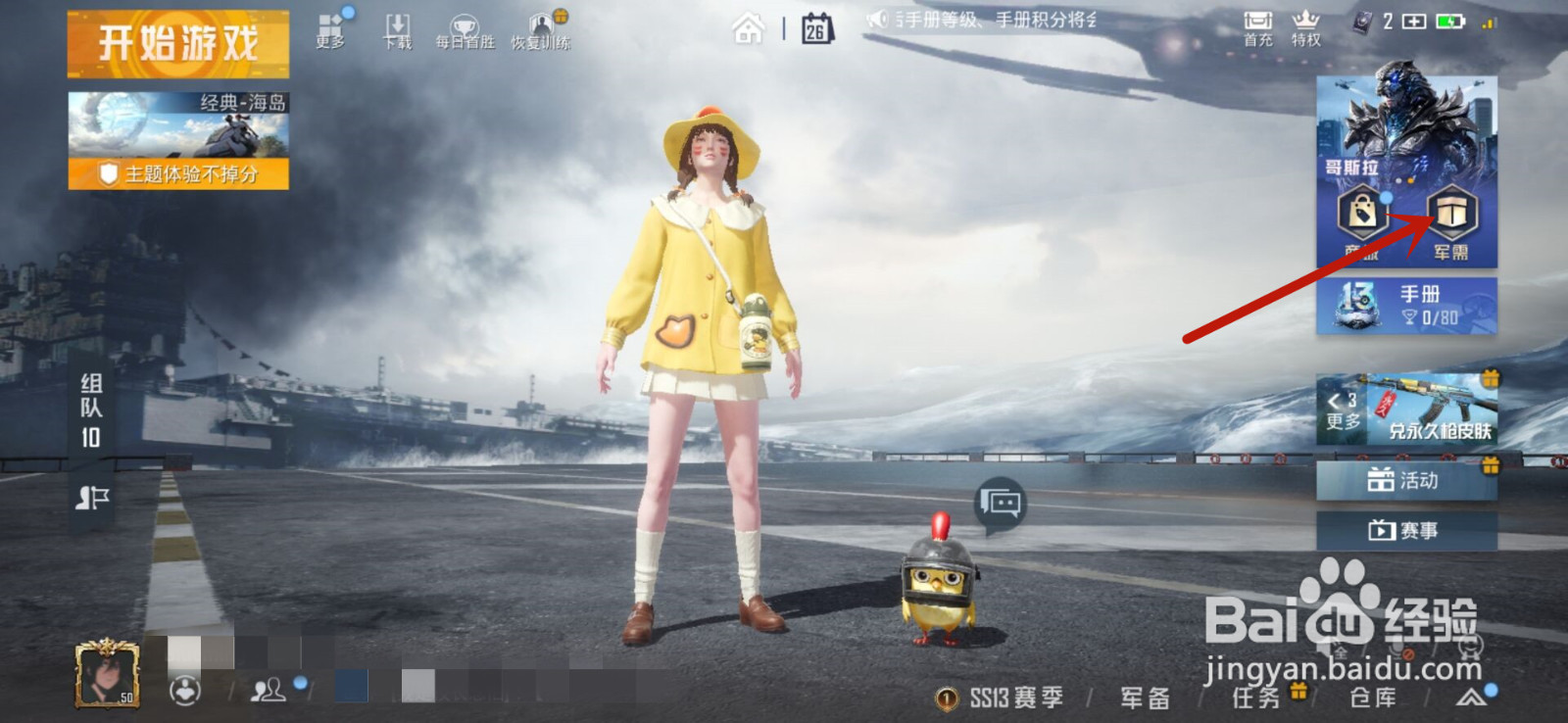Open the 更多 grid dropdown at top left
The width and height of the screenshot is (1568, 723).
click(329, 26)
